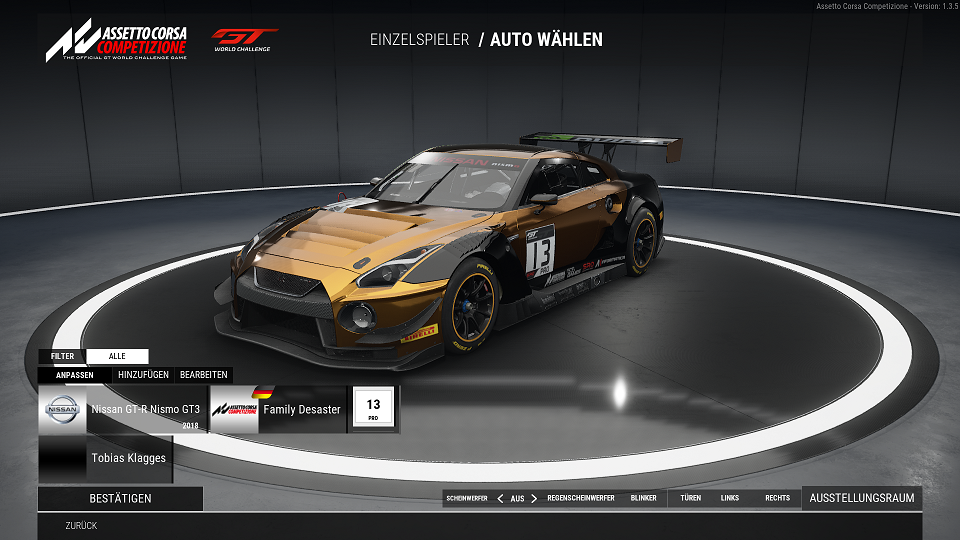Click the number 13 PRO plate tile

coord(373,410)
